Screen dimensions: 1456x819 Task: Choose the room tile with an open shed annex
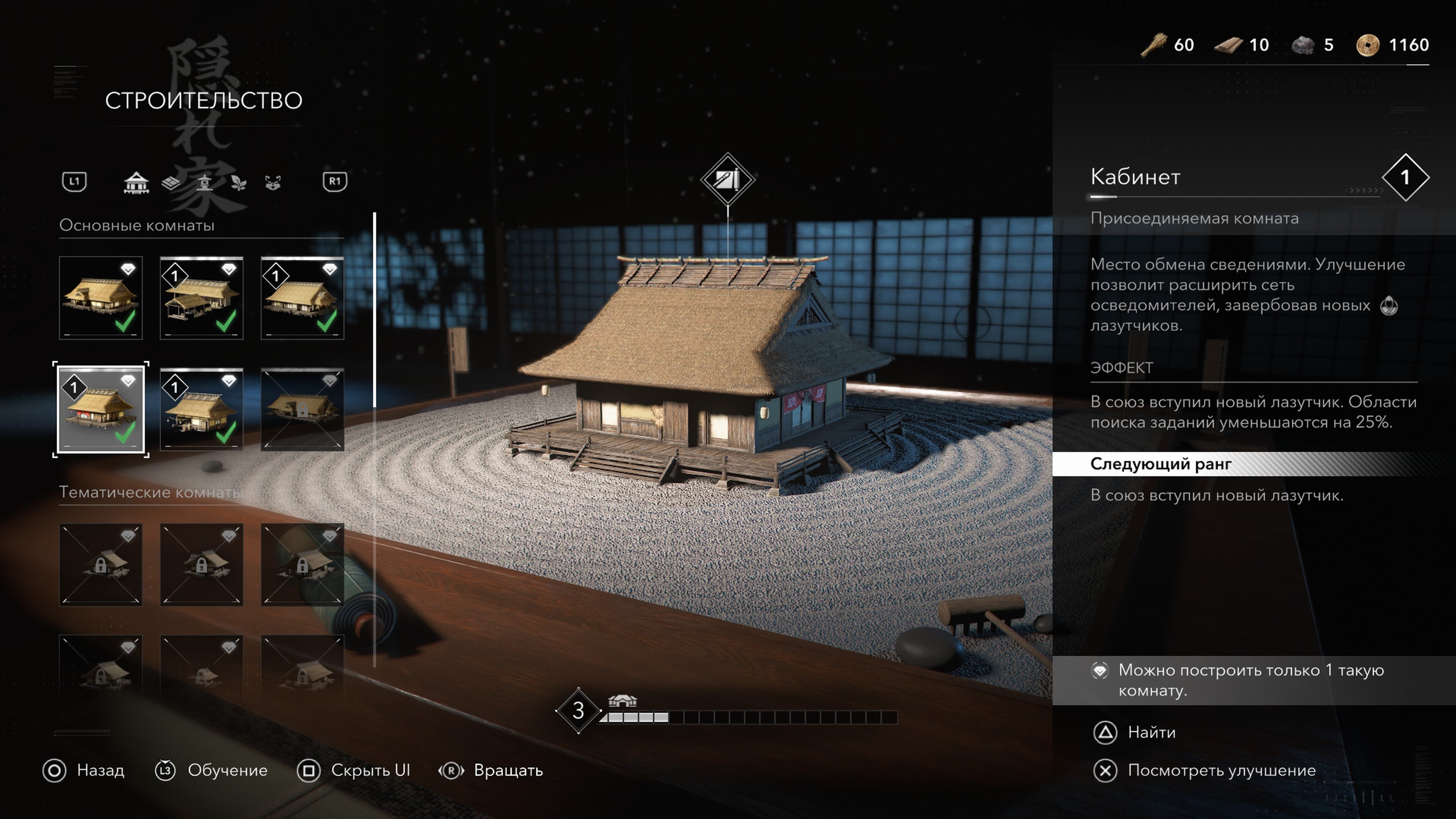pyautogui.click(x=201, y=298)
